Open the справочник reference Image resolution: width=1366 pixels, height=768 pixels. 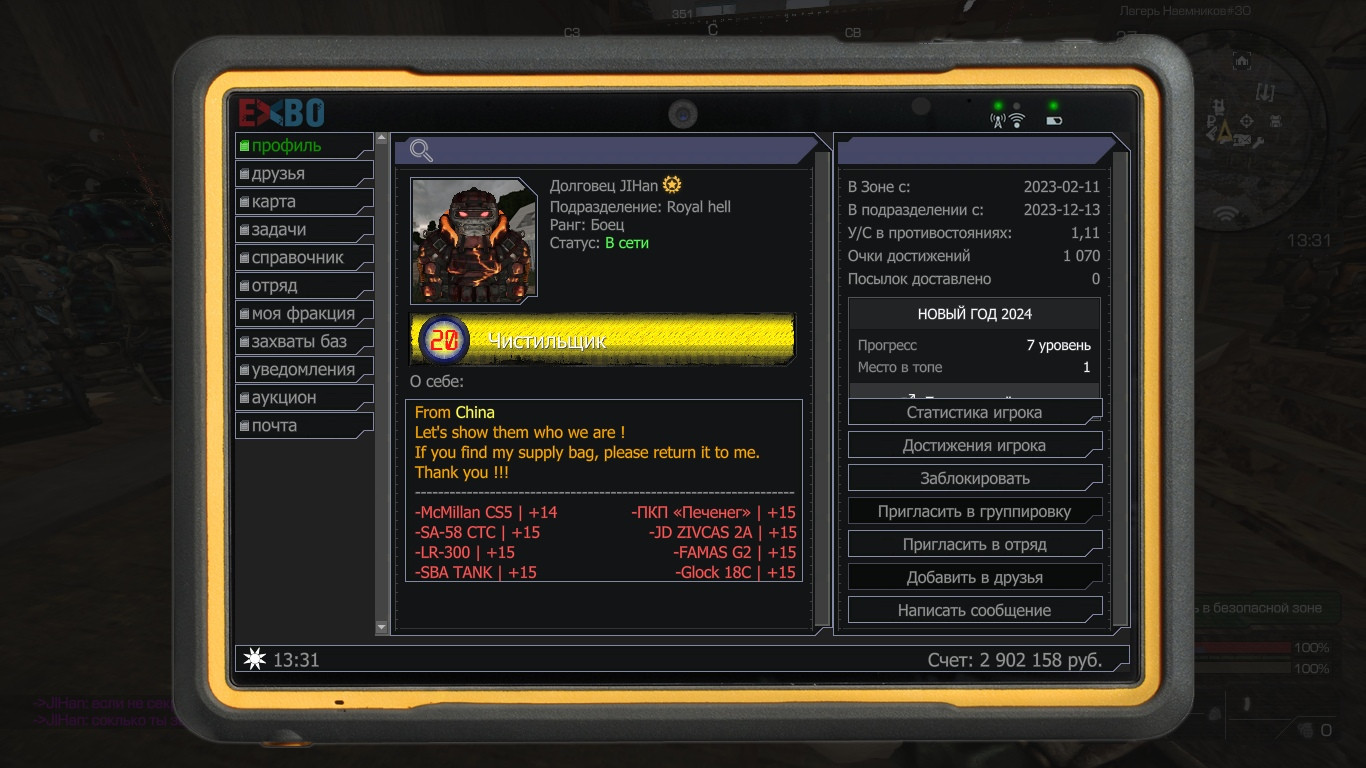point(303,258)
